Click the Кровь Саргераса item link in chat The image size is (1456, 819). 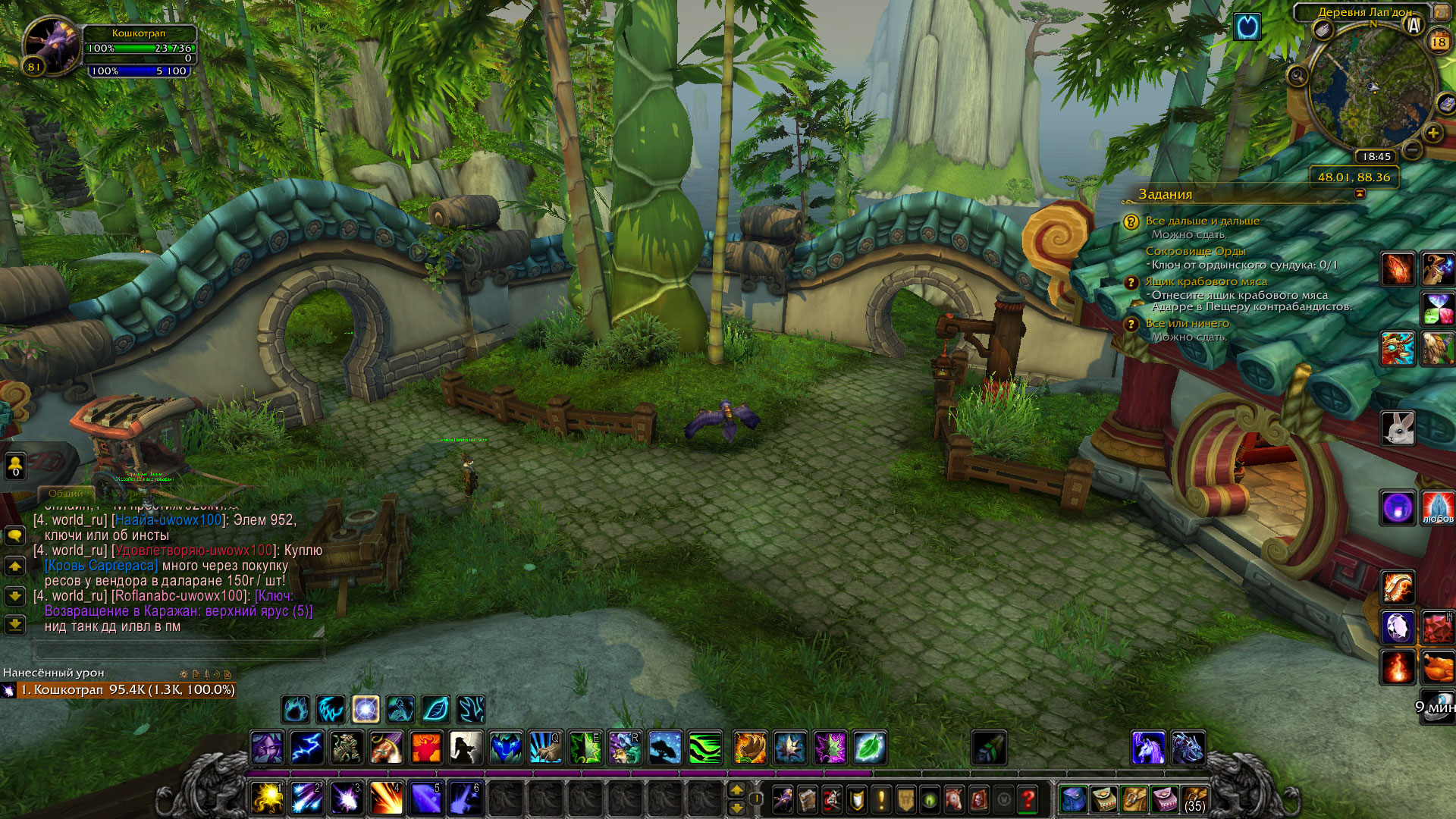(102, 566)
